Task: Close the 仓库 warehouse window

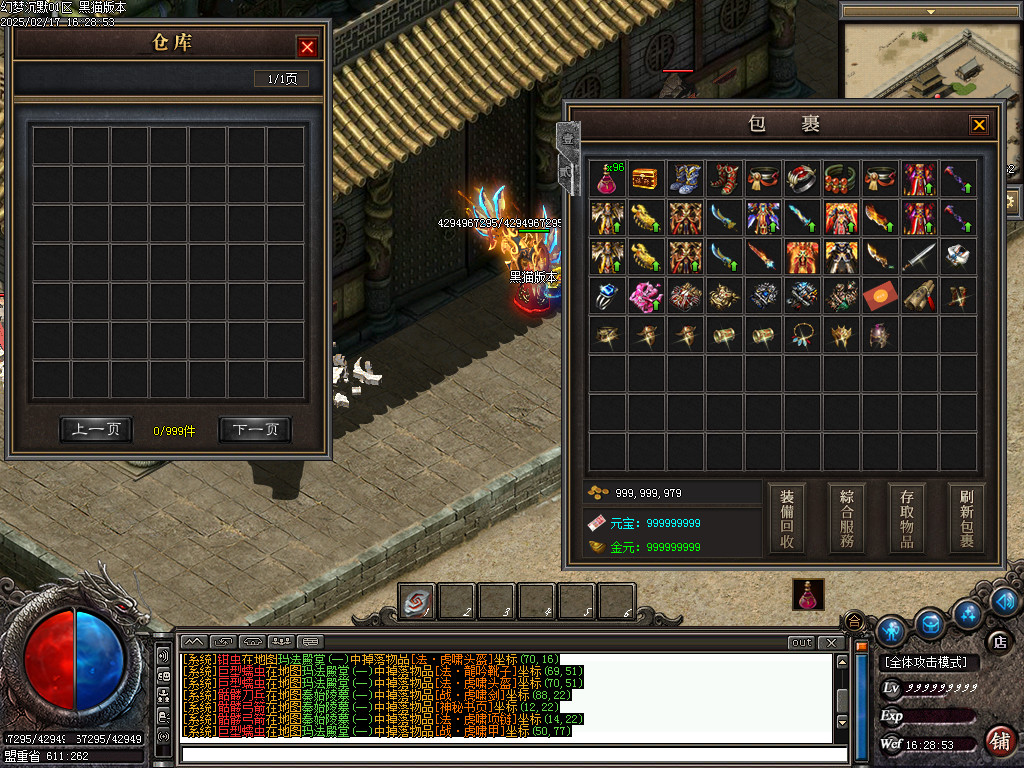Action: click(308, 47)
